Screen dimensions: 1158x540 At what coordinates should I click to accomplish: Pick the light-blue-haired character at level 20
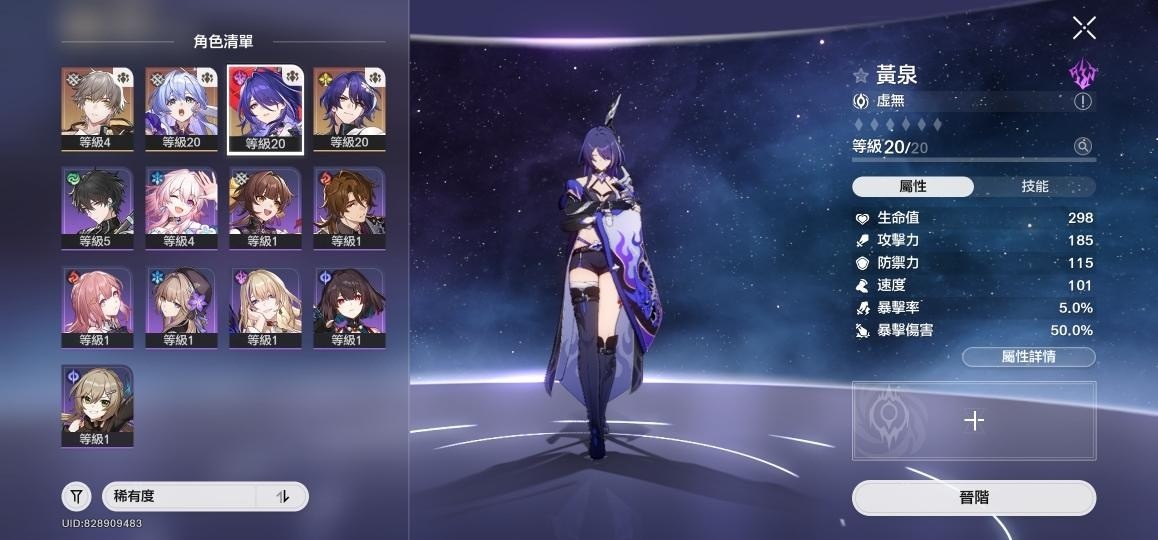(x=181, y=108)
